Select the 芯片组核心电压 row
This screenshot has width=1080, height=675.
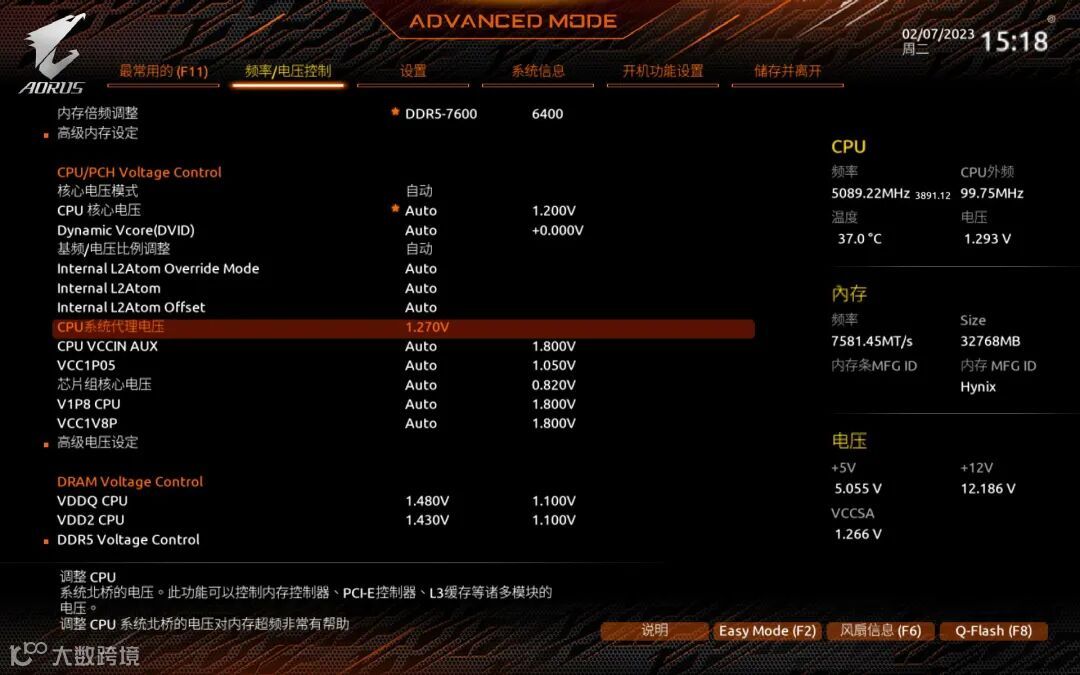(104, 385)
